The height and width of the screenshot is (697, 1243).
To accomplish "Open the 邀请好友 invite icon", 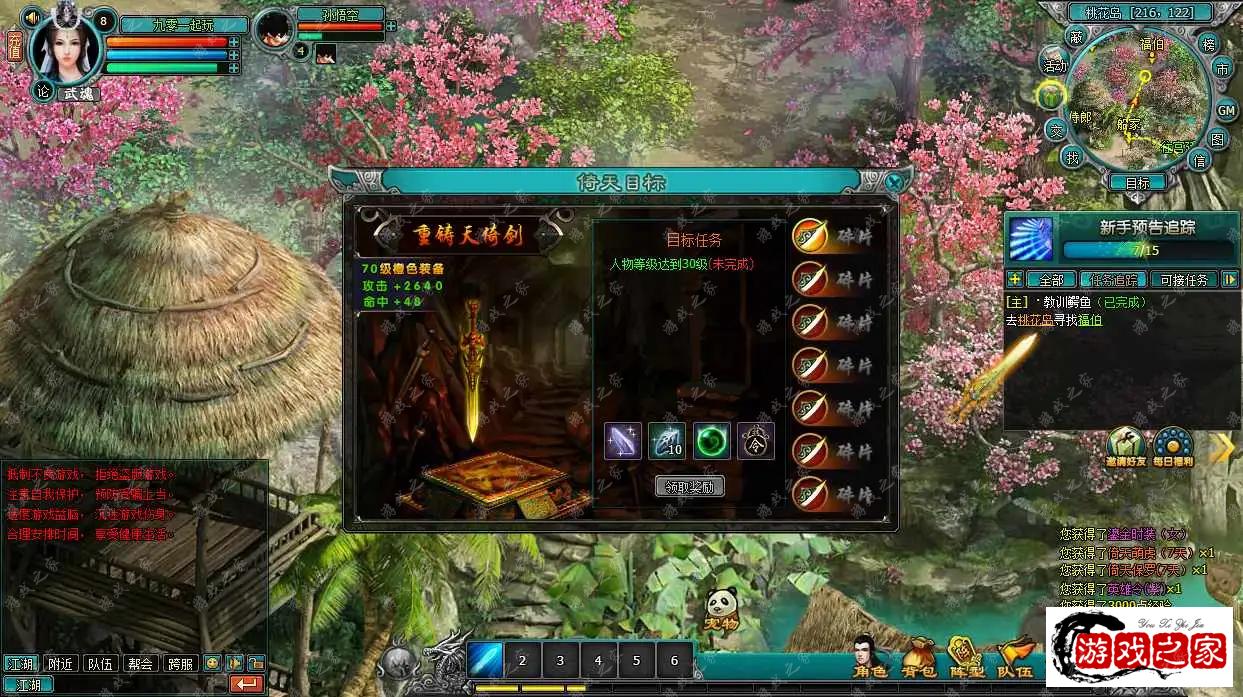I will point(1126,447).
